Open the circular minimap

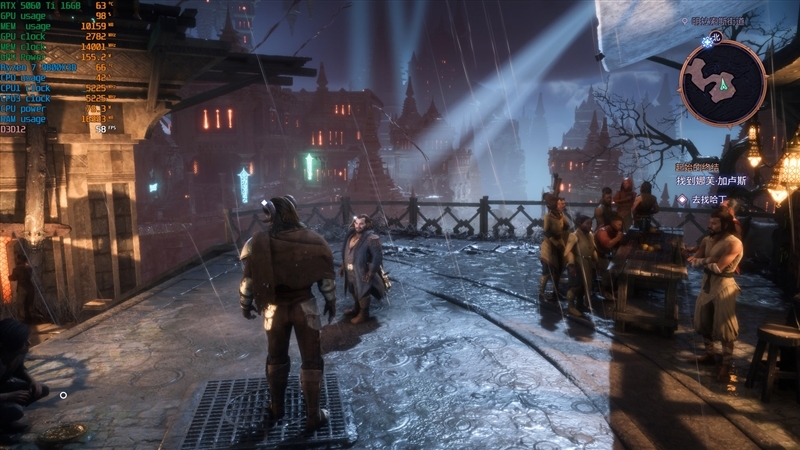722,83
